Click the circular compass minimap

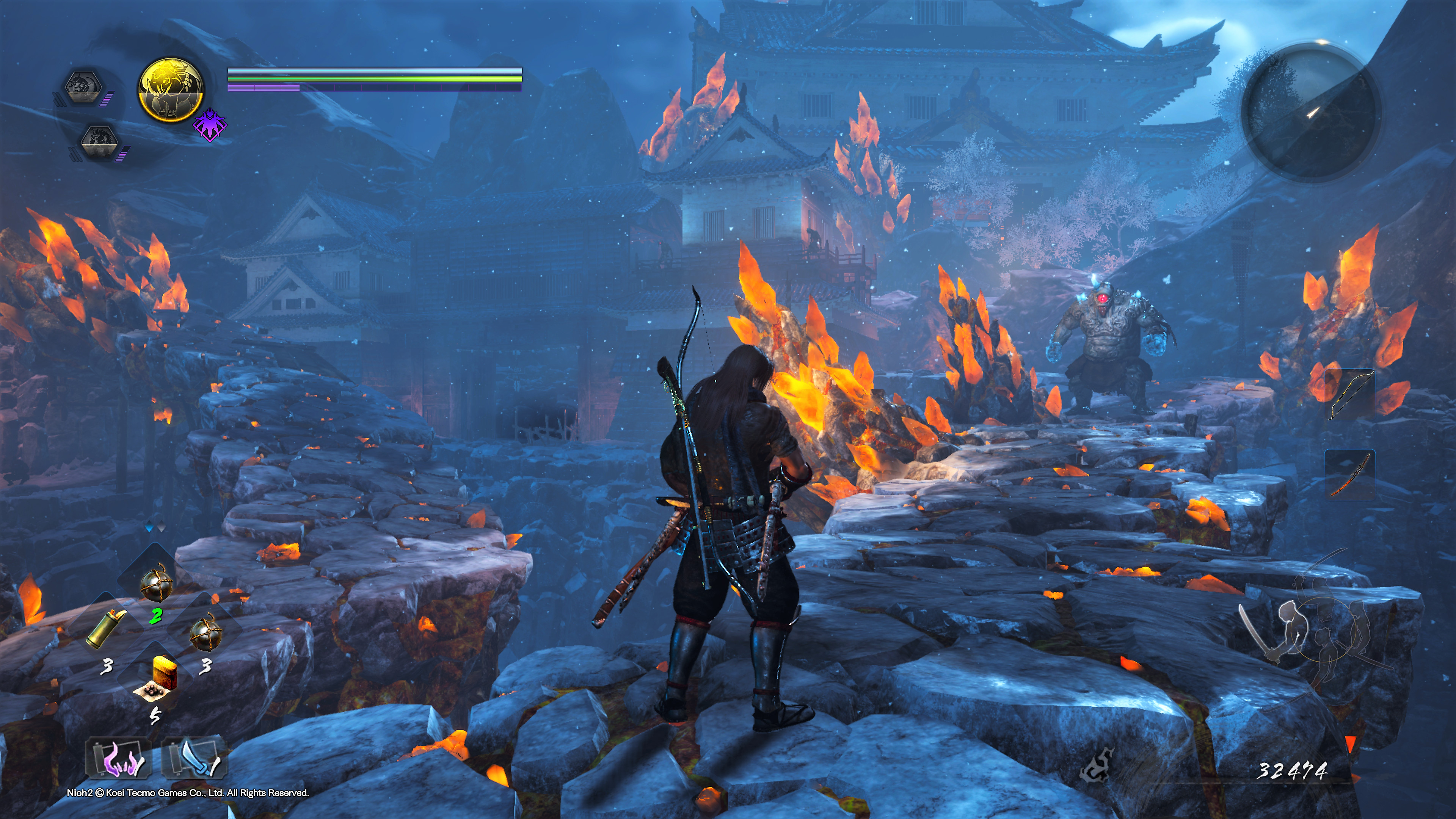click(x=1311, y=114)
